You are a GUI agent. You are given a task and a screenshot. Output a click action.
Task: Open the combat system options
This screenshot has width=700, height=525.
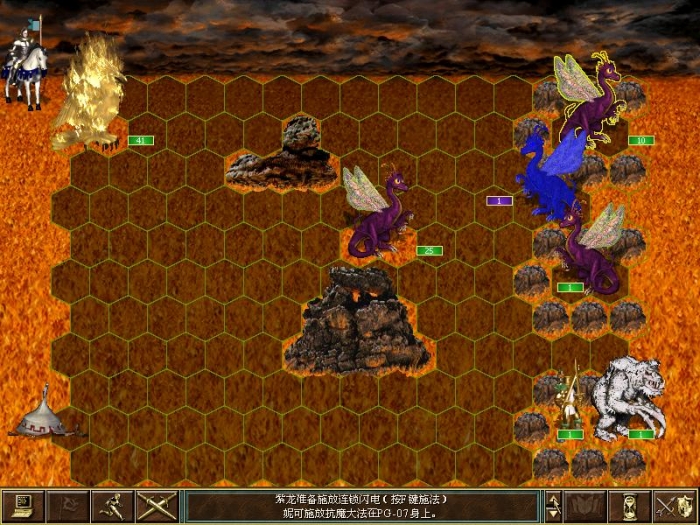(x=22, y=506)
